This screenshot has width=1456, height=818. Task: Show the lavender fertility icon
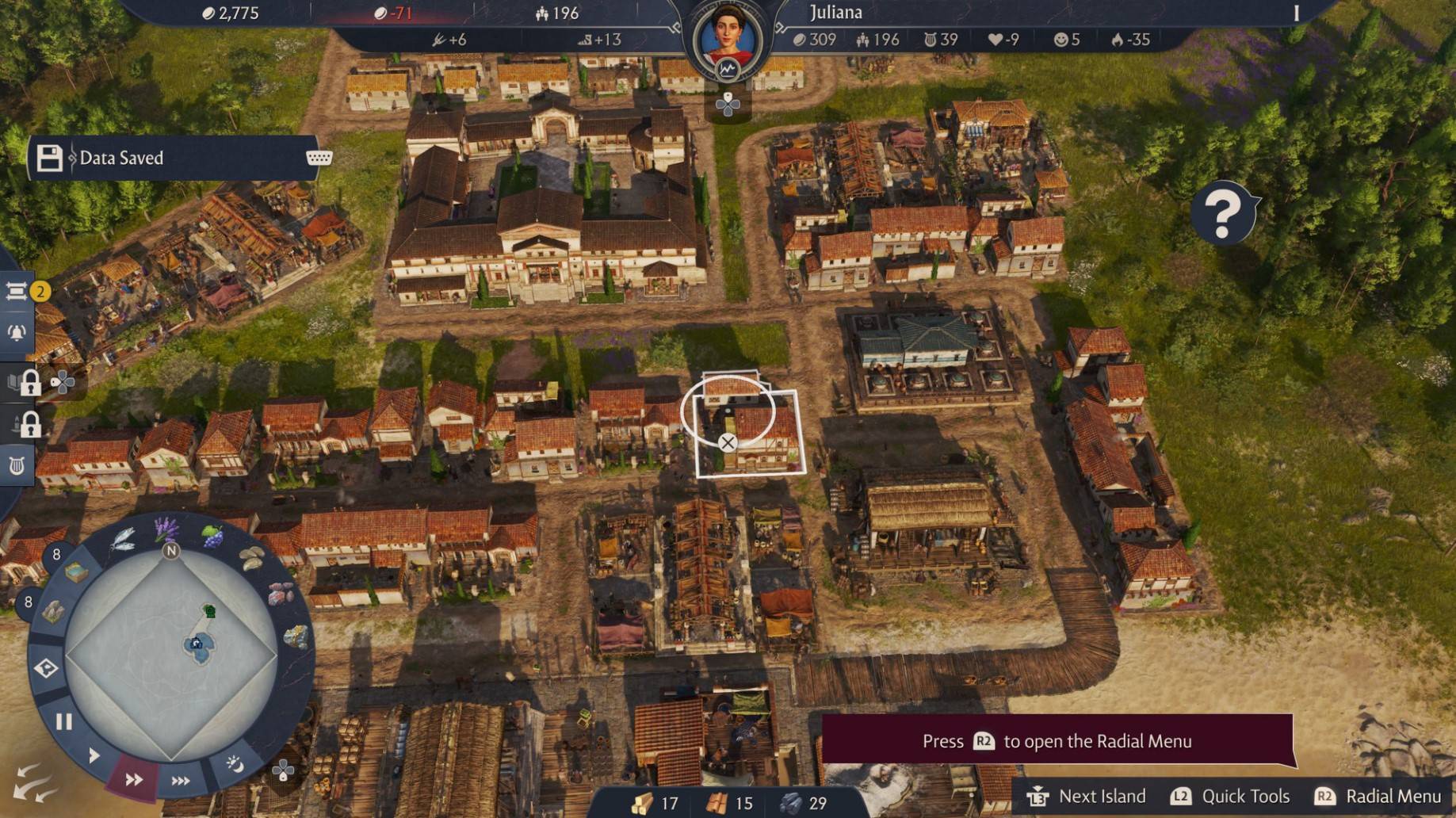pos(166,528)
